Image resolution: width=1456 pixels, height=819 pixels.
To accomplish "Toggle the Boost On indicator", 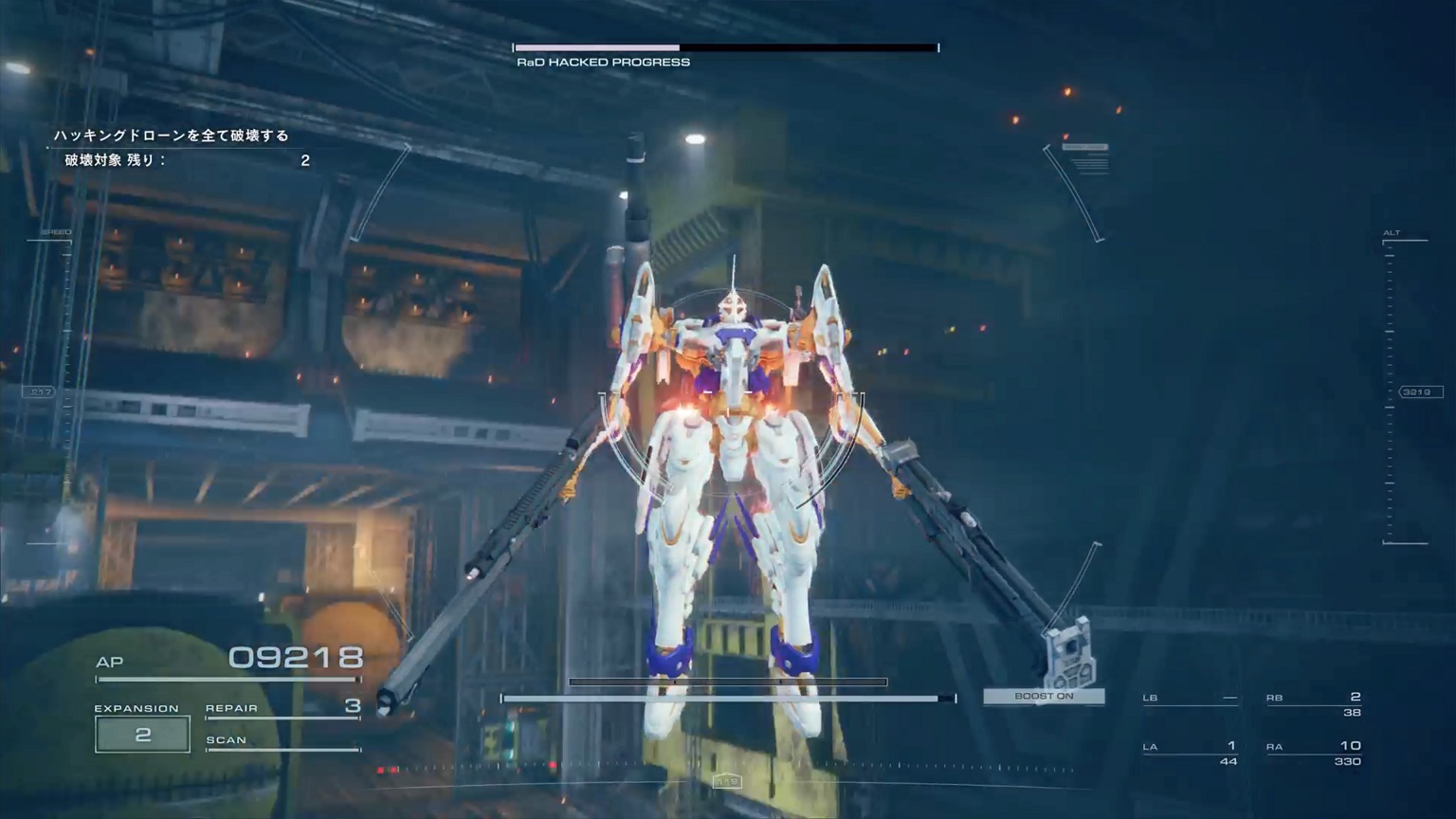I will (x=1044, y=696).
